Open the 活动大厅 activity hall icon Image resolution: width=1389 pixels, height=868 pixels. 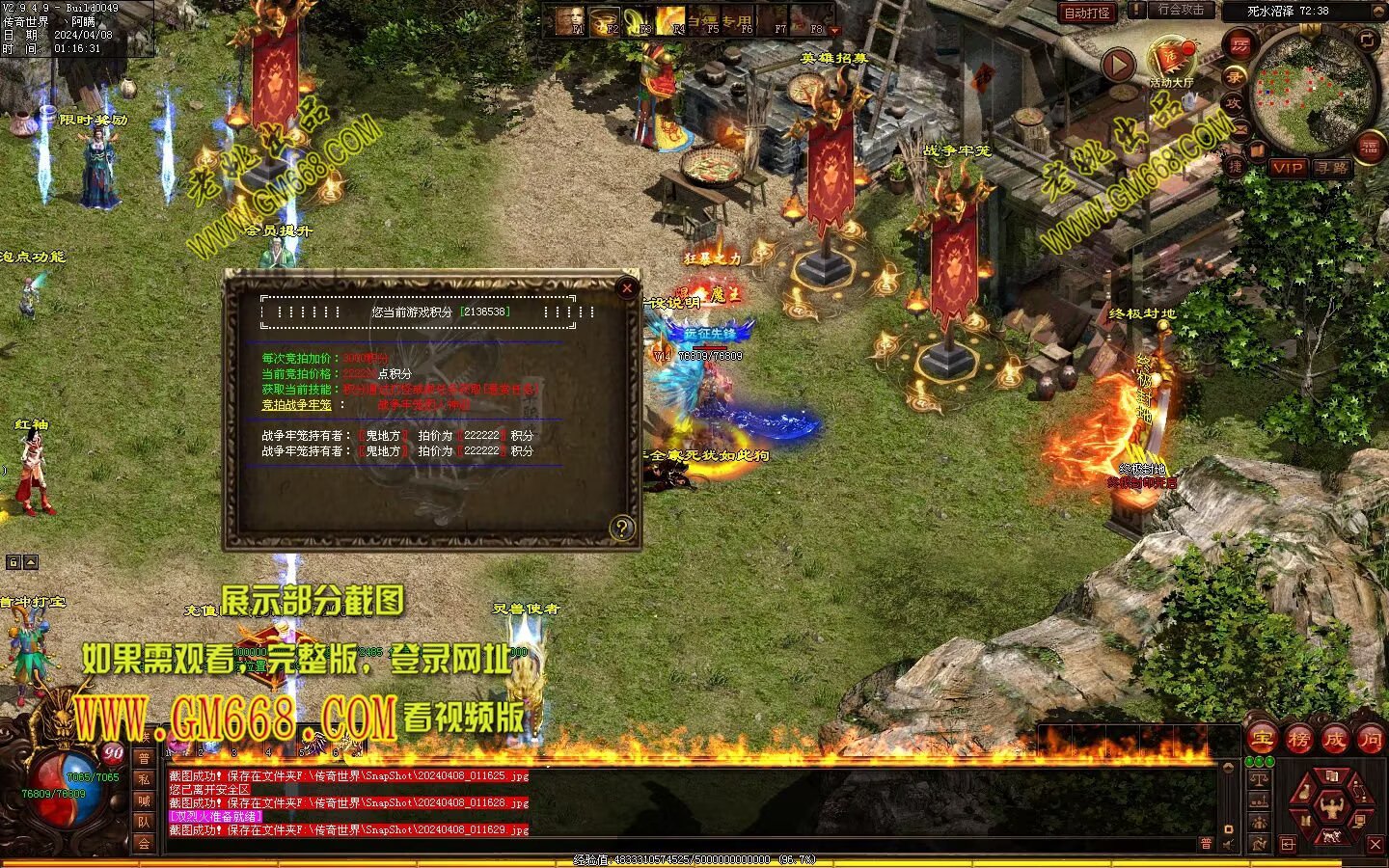[1171, 62]
